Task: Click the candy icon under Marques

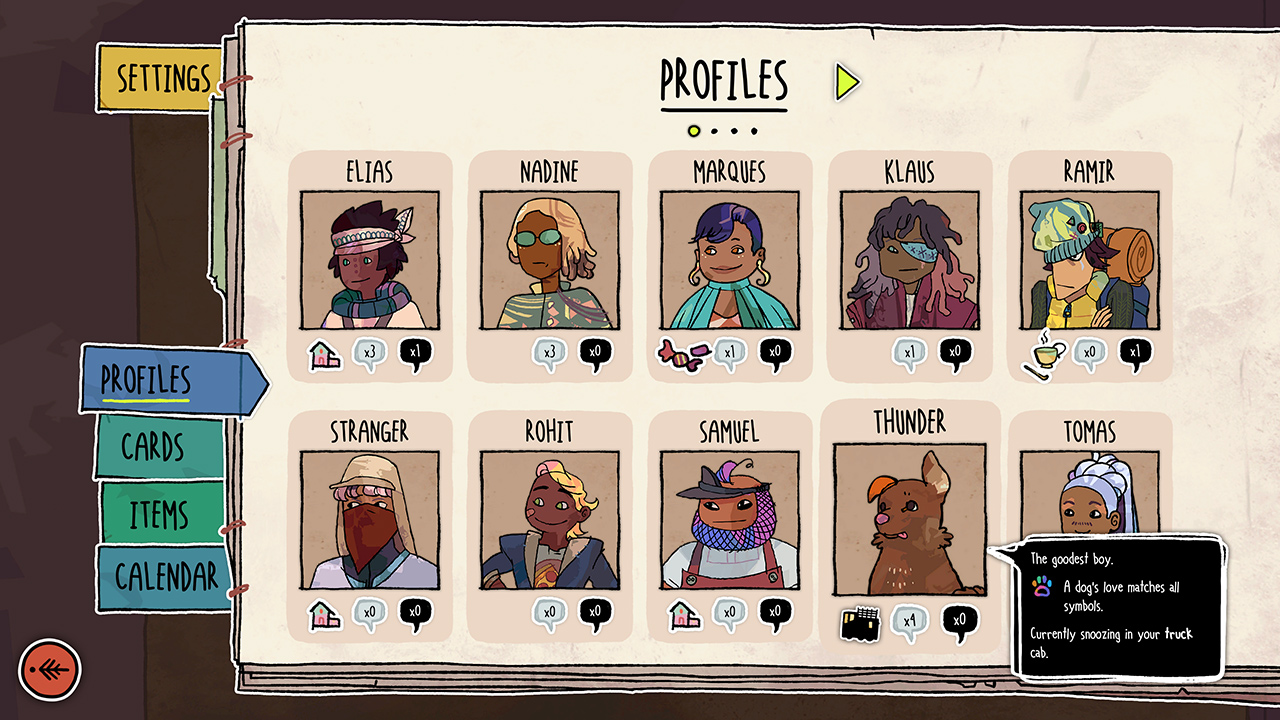Action: point(679,353)
